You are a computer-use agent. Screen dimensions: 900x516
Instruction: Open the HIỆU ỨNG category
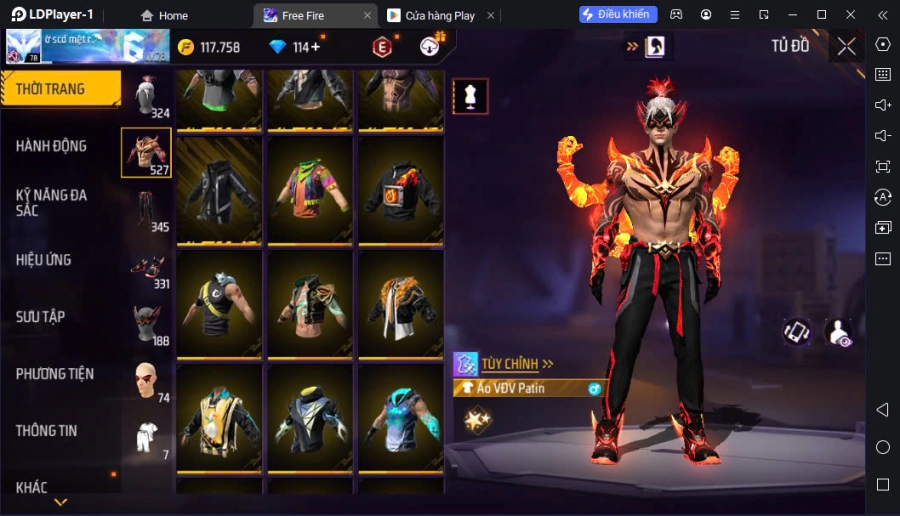click(44, 260)
